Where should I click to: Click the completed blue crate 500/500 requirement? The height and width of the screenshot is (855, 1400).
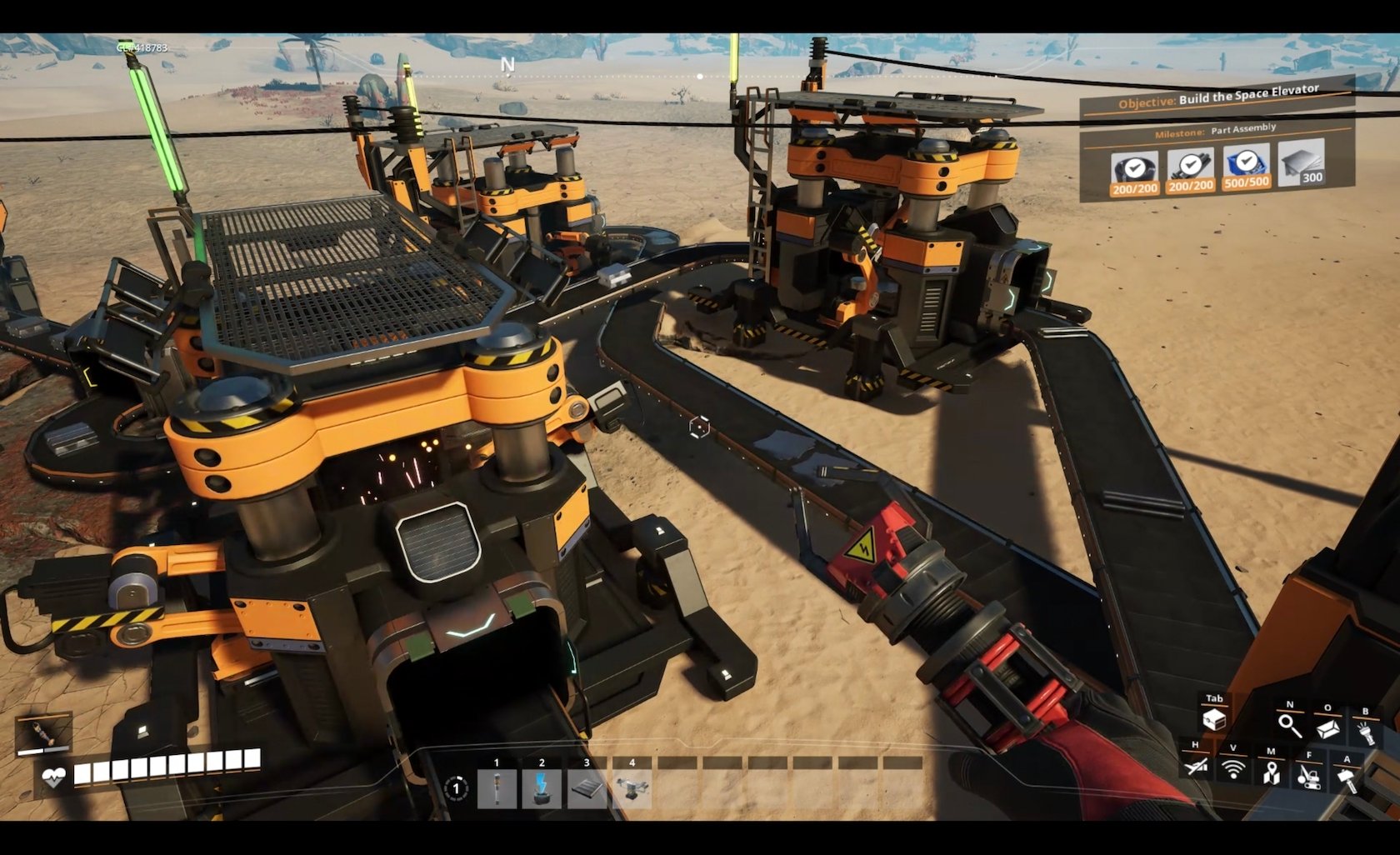coord(1246,167)
